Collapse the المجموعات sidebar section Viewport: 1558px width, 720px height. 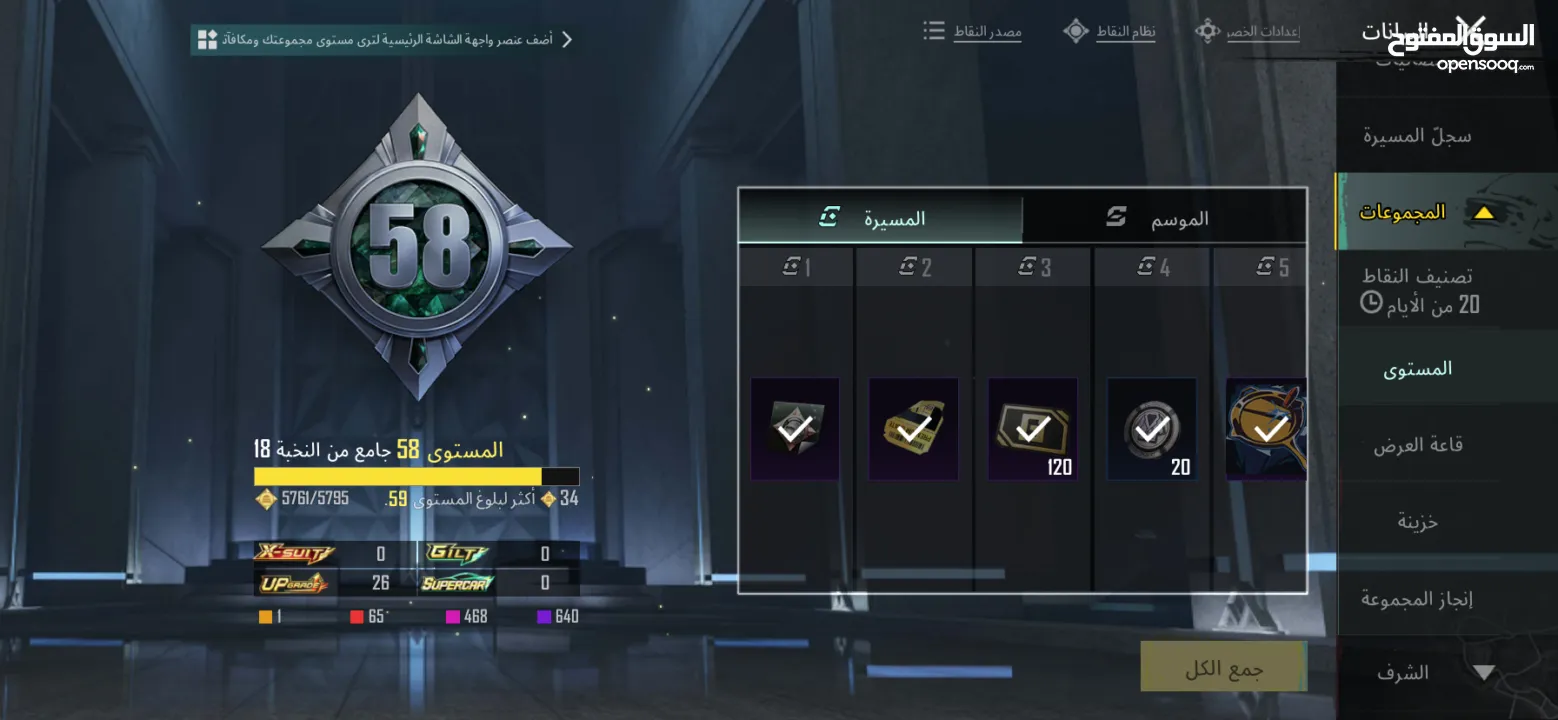[1484, 212]
